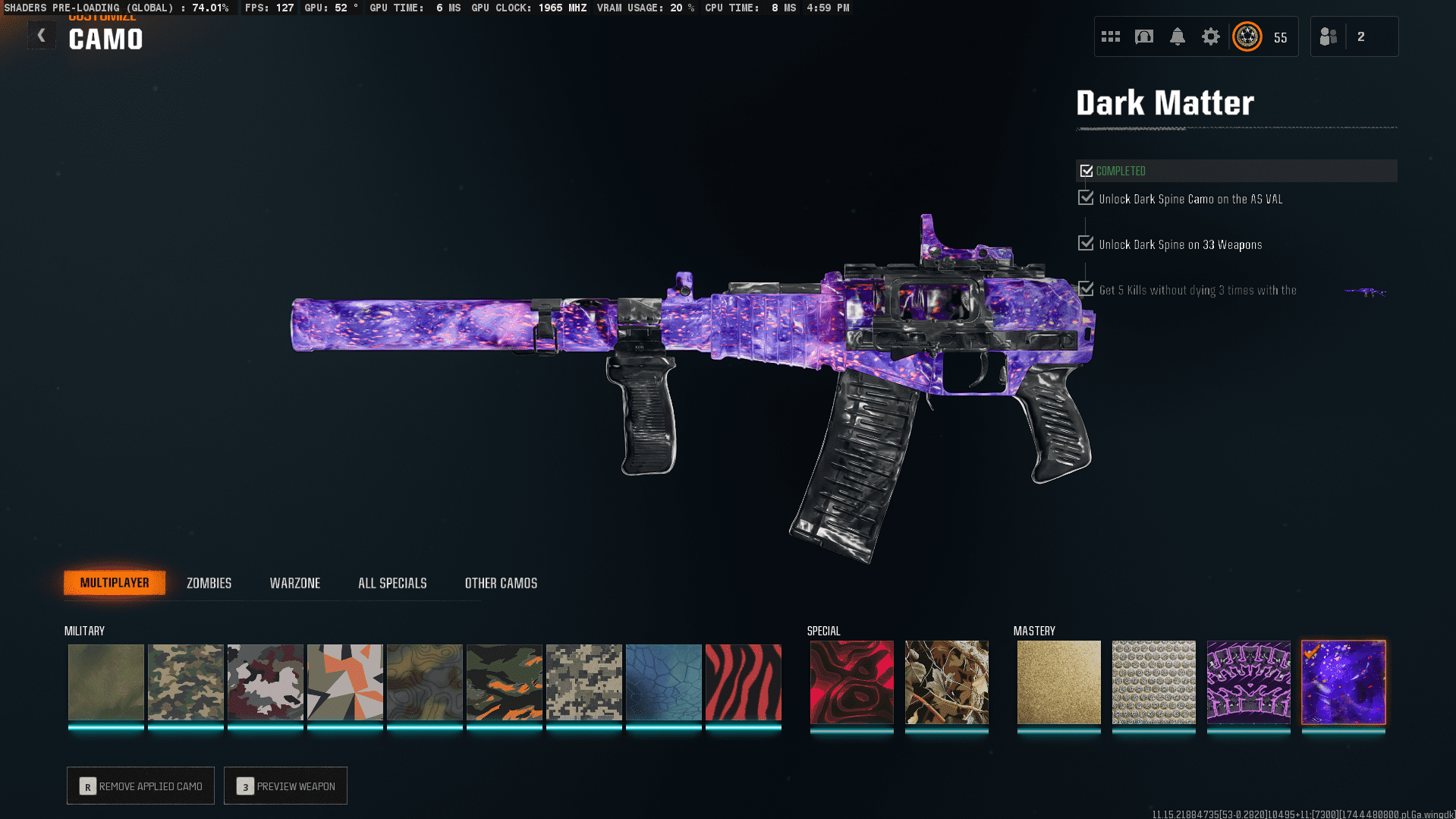The image size is (1456, 819).
Task: Select the dried leaves special camo
Action: (946, 682)
